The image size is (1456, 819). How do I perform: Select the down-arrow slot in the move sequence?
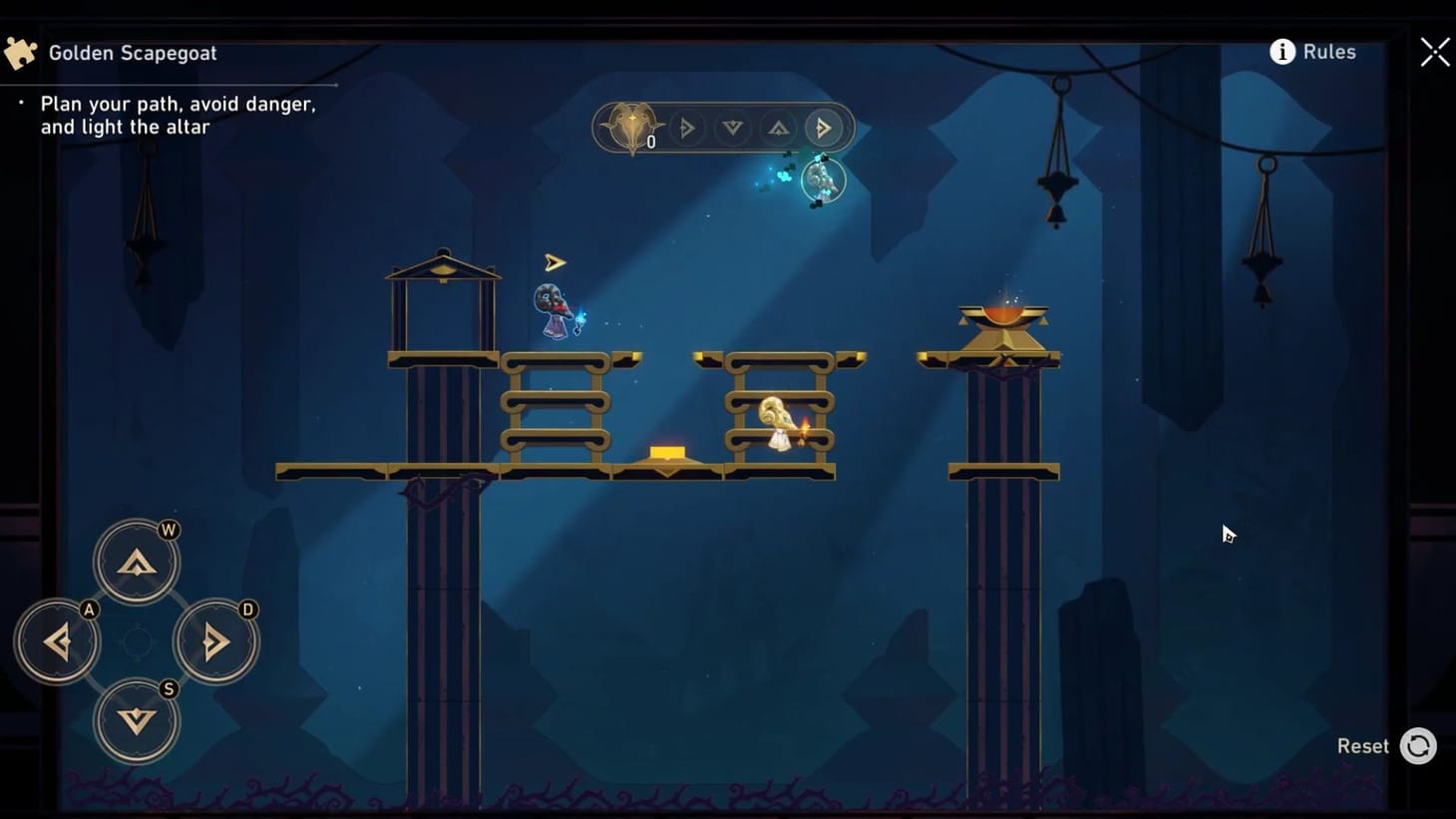pos(733,128)
